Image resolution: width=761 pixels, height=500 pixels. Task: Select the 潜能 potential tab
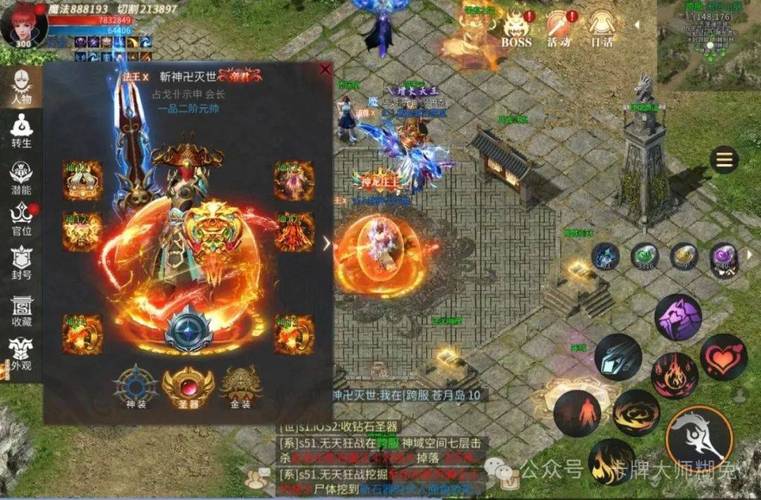[x=20, y=176]
